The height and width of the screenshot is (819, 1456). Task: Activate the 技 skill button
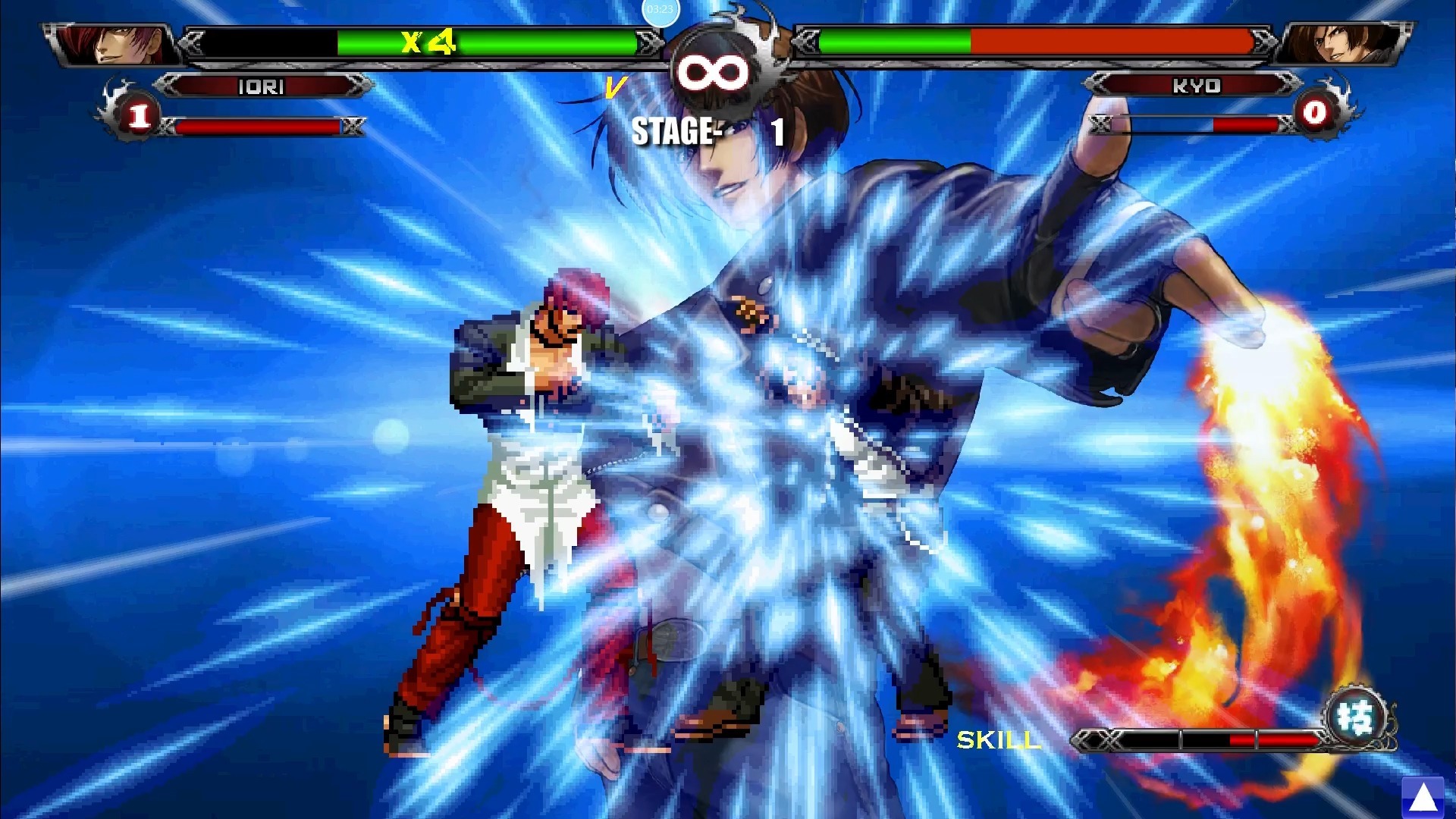coord(1357,717)
